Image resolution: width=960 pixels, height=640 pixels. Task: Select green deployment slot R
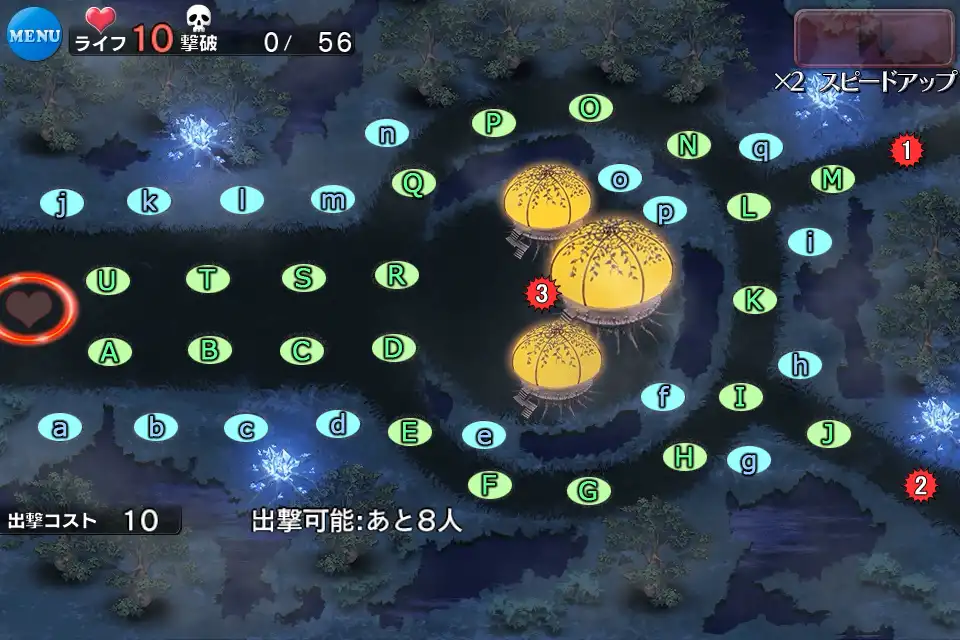[x=396, y=275]
